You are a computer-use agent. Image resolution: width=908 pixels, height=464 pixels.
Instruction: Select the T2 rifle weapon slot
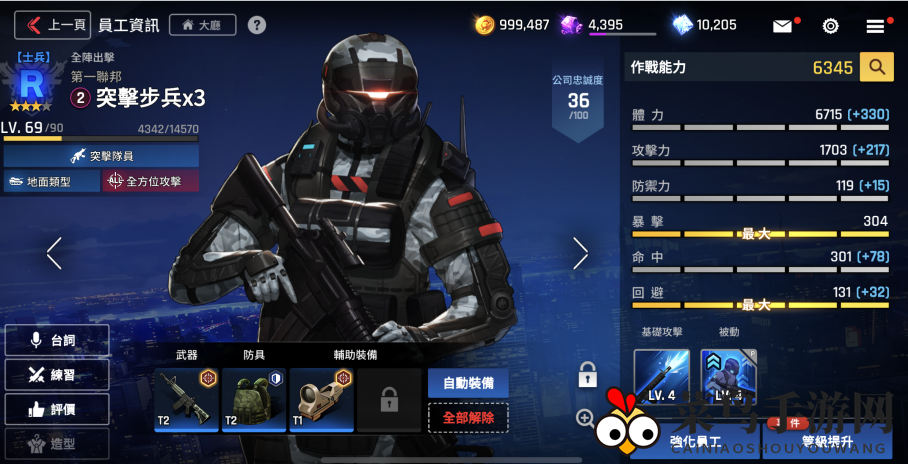[185, 398]
